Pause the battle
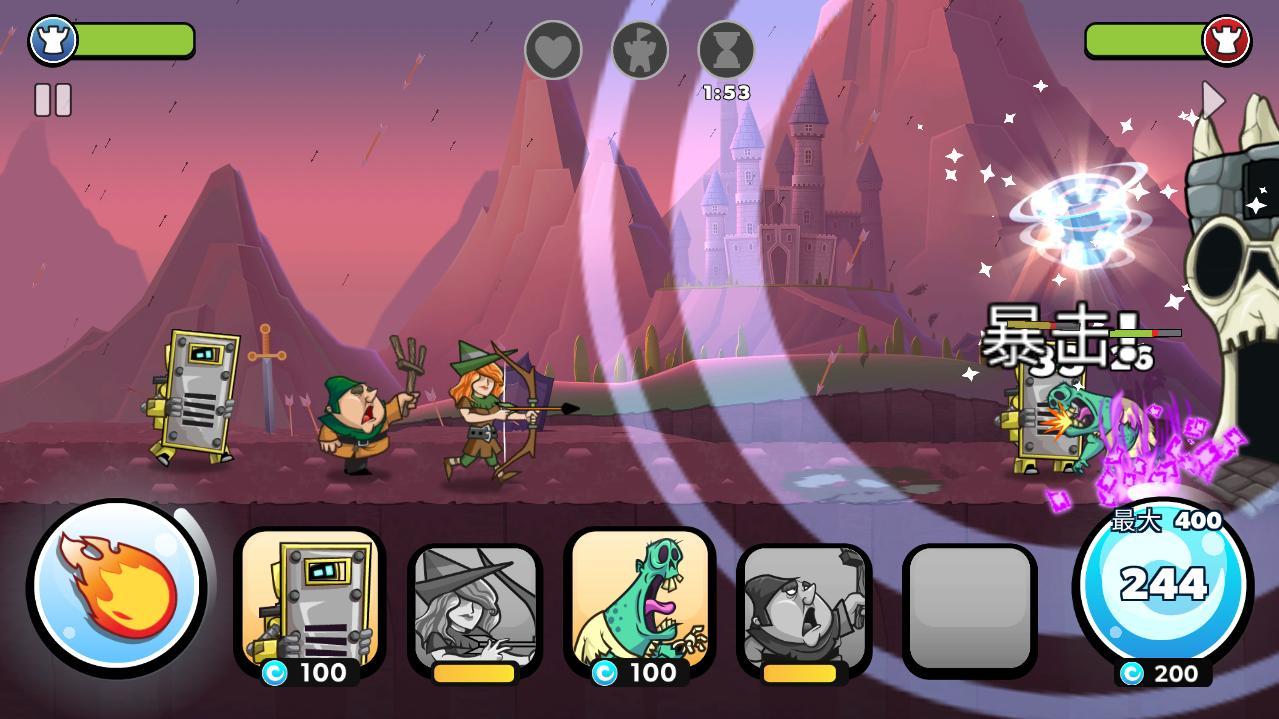Screen dimensions: 1279x719 (x=53, y=100)
